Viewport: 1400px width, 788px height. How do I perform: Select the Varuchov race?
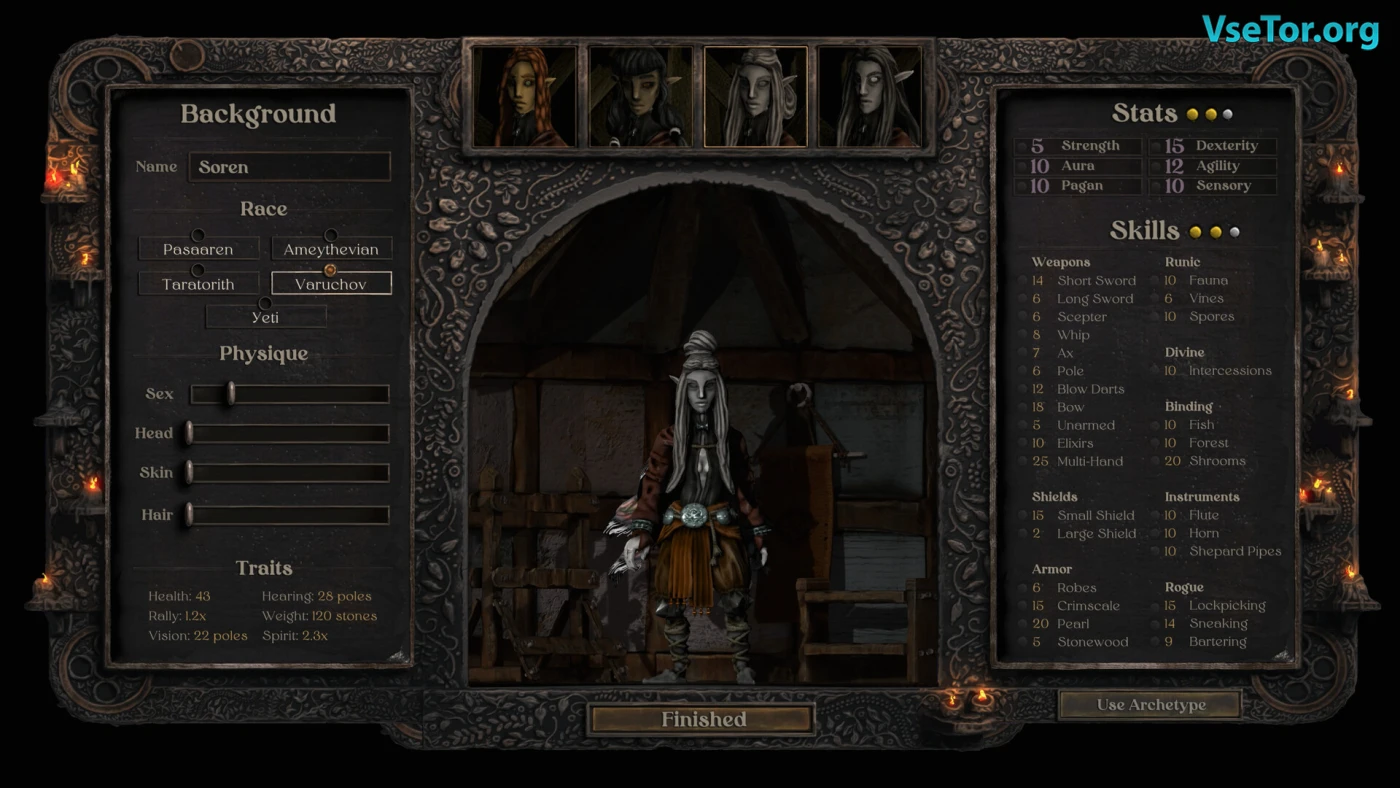click(x=331, y=284)
